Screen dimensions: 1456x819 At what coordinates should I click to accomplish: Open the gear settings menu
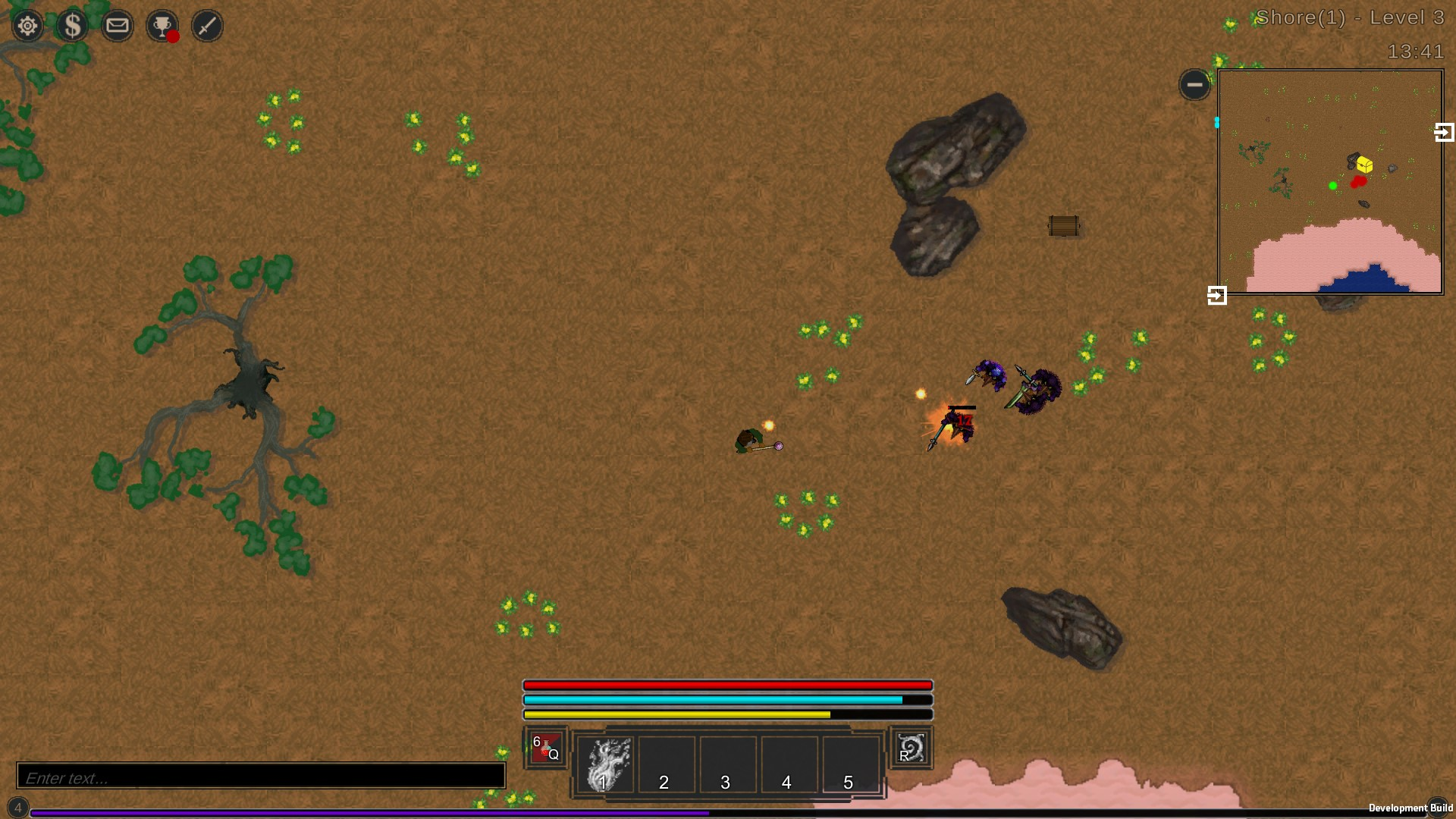point(27,26)
